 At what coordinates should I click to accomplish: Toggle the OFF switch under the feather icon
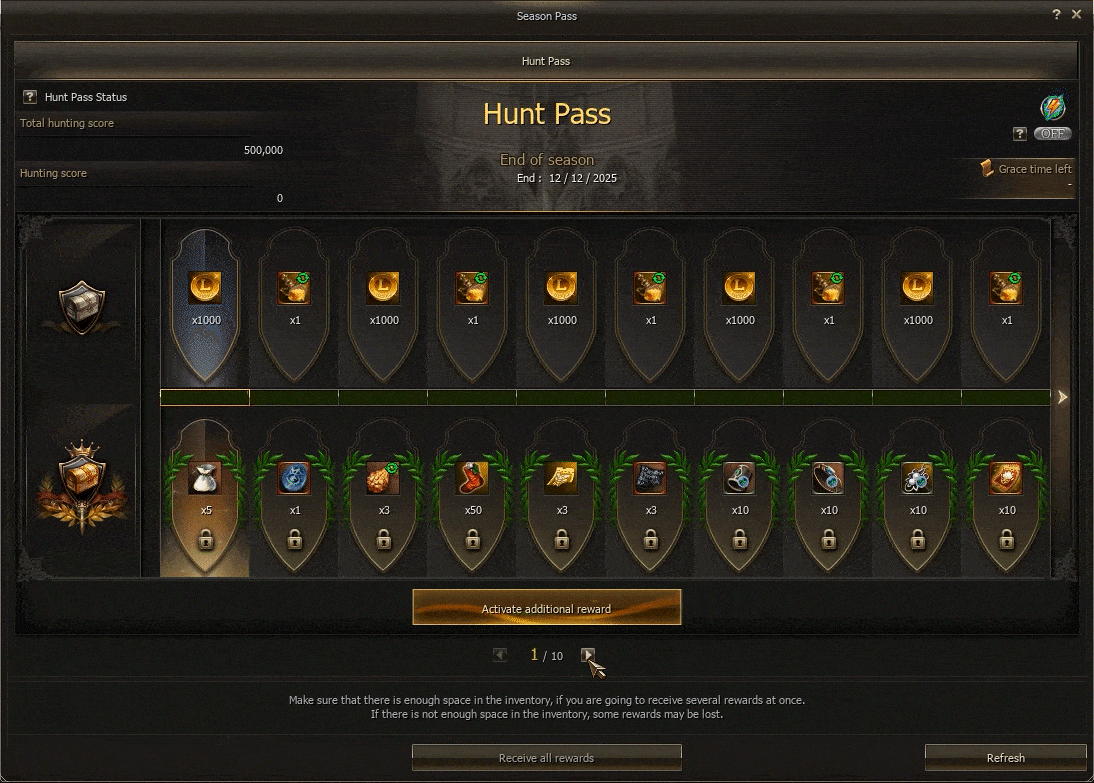[1052, 134]
